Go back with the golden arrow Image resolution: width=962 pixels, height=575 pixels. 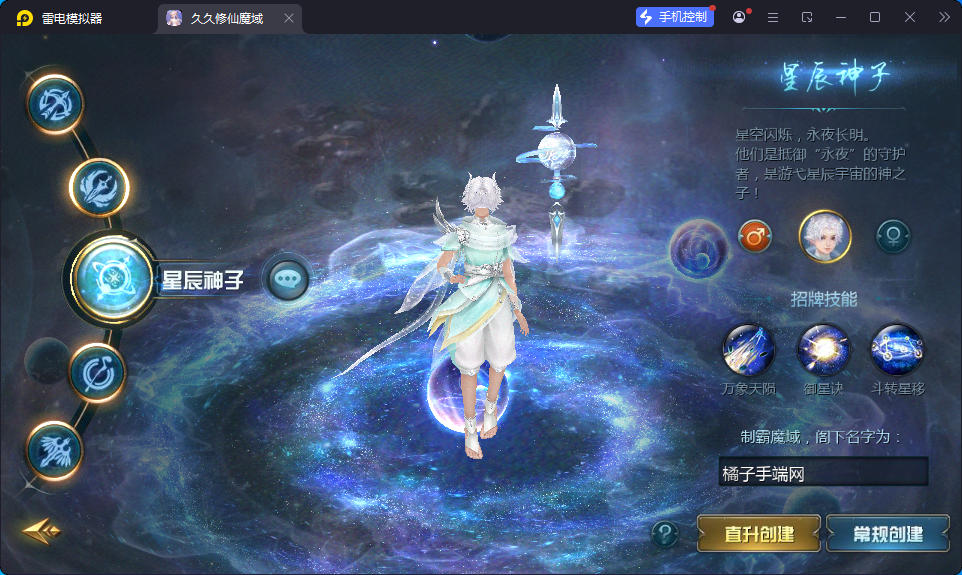click(x=41, y=531)
